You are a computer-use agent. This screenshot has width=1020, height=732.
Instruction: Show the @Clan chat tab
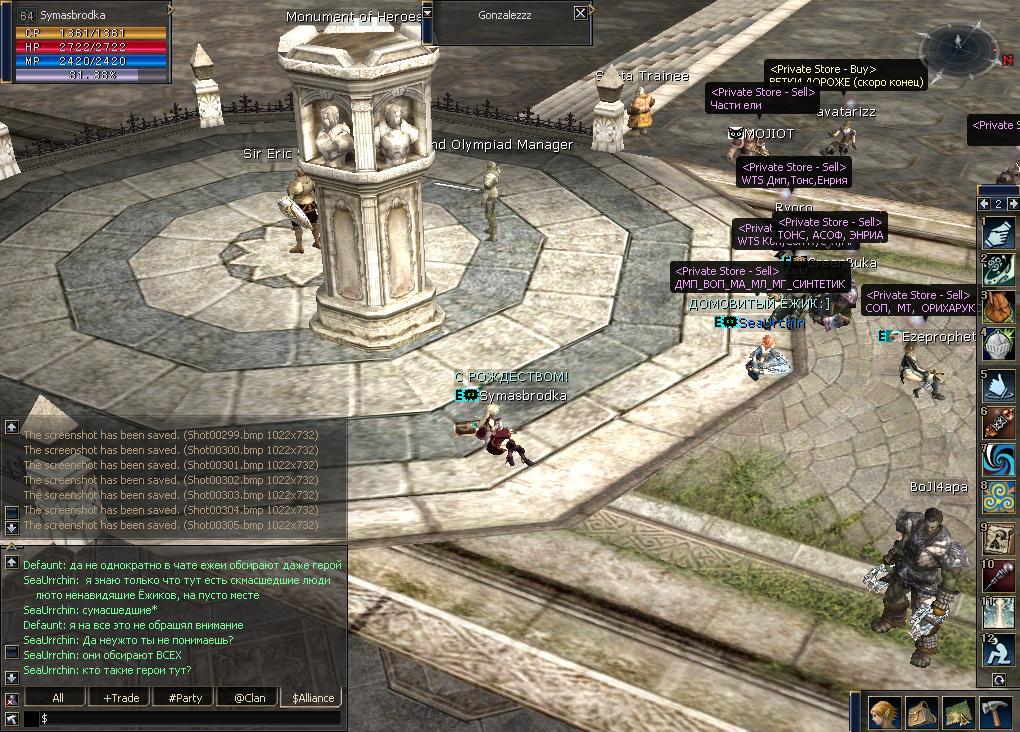(249, 698)
